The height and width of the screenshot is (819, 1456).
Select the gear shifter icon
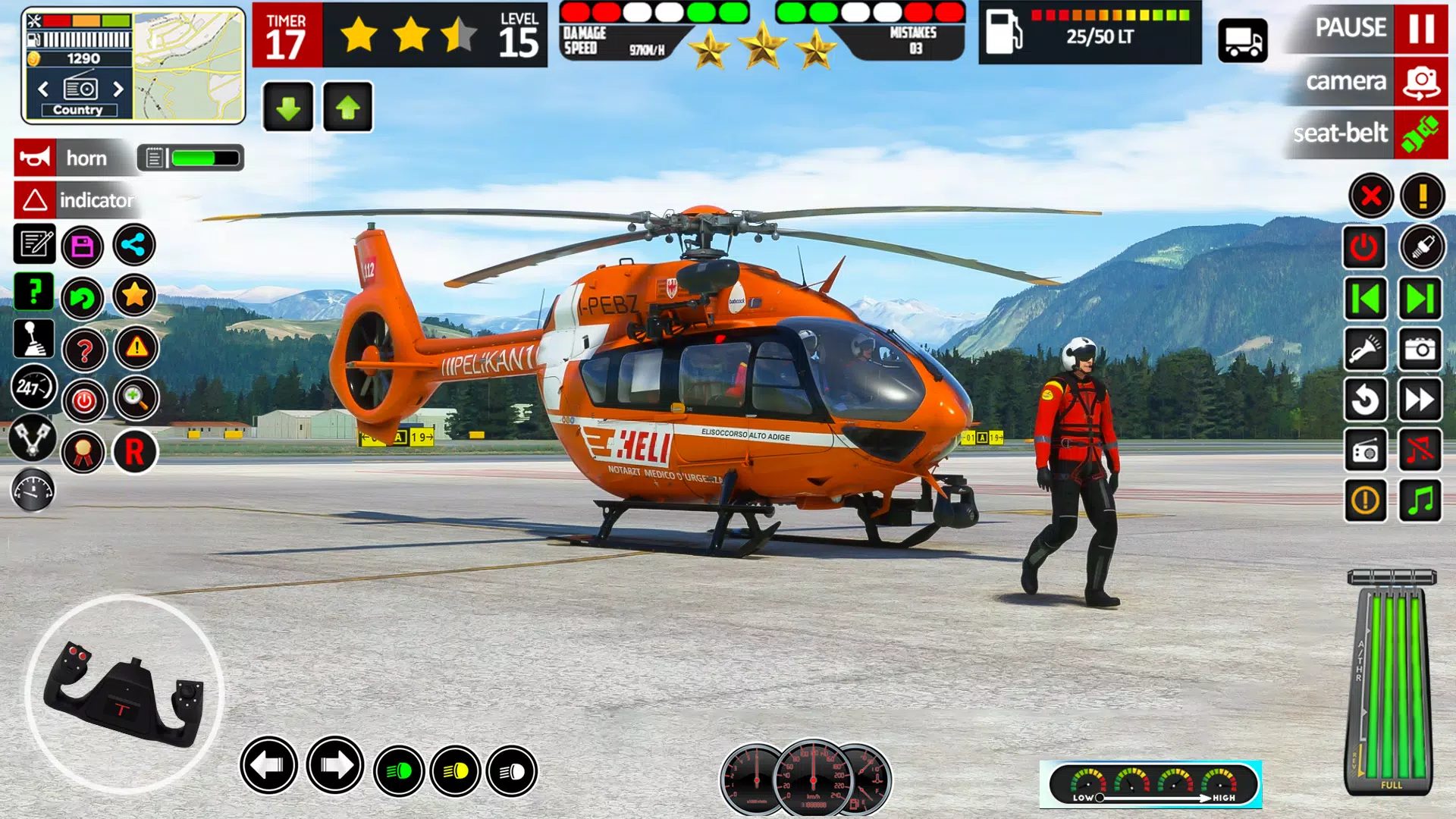click(33, 340)
